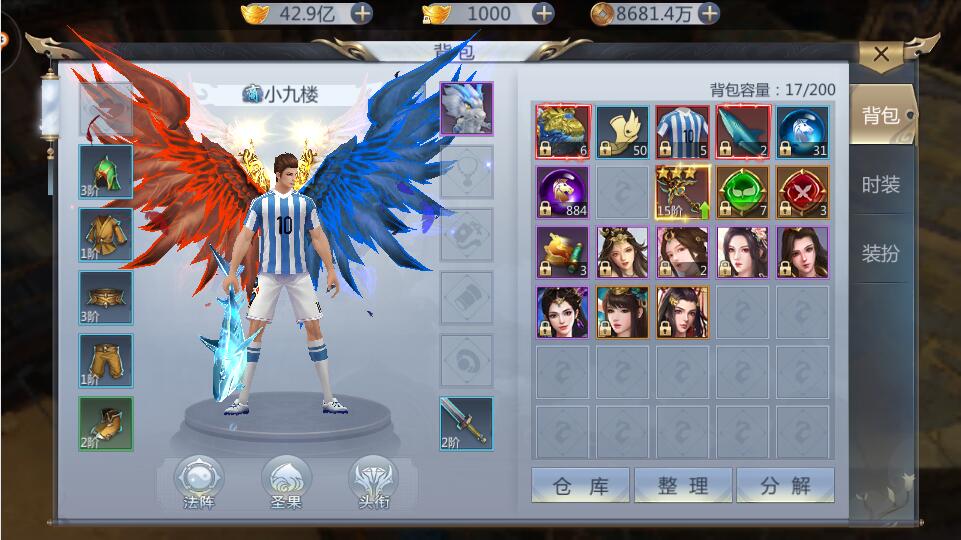
Task: Switch to the 装扮 tab
Action: (x=880, y=254)
